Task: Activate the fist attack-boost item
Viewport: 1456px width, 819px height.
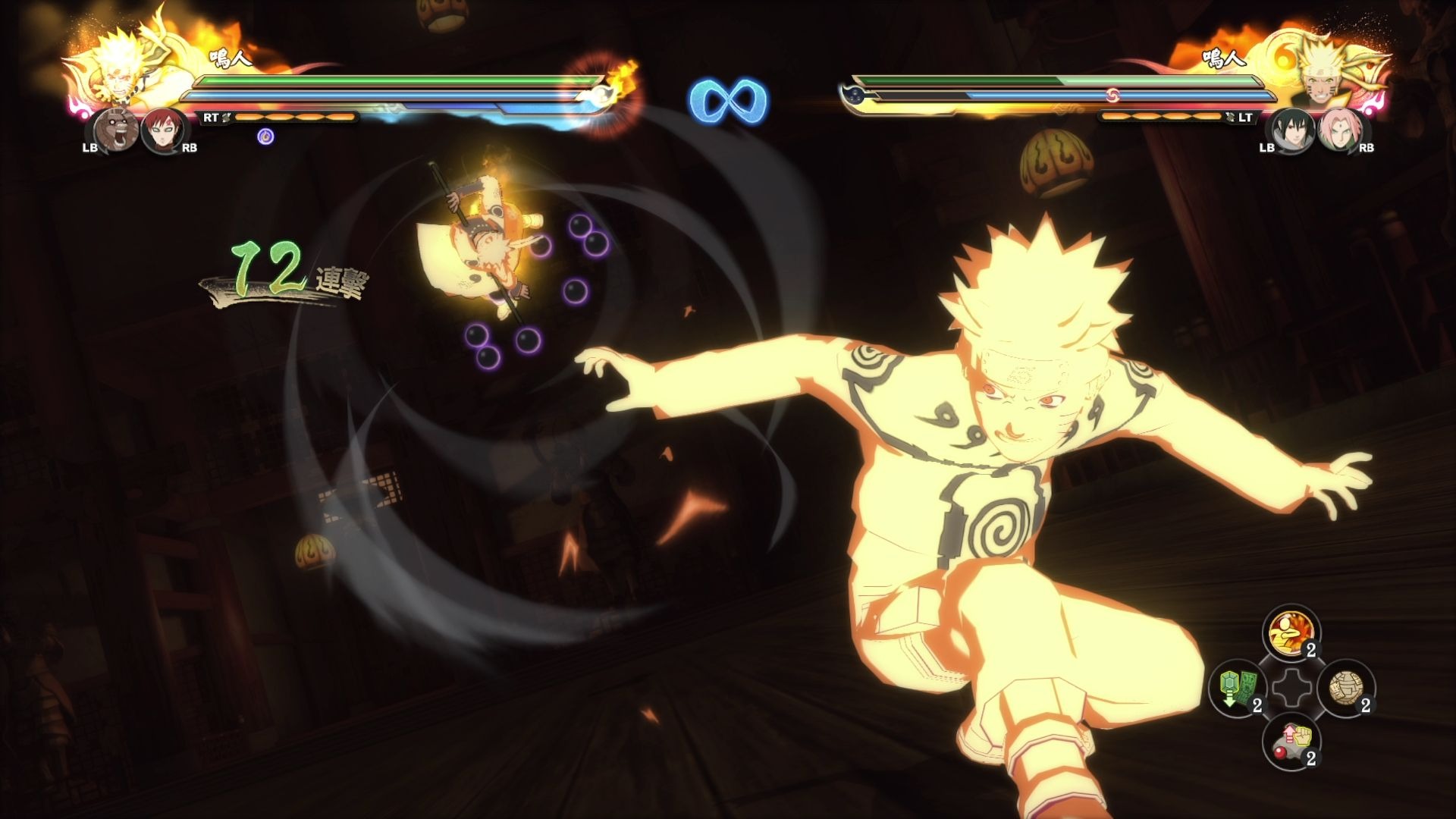Action: (1291, 742)
